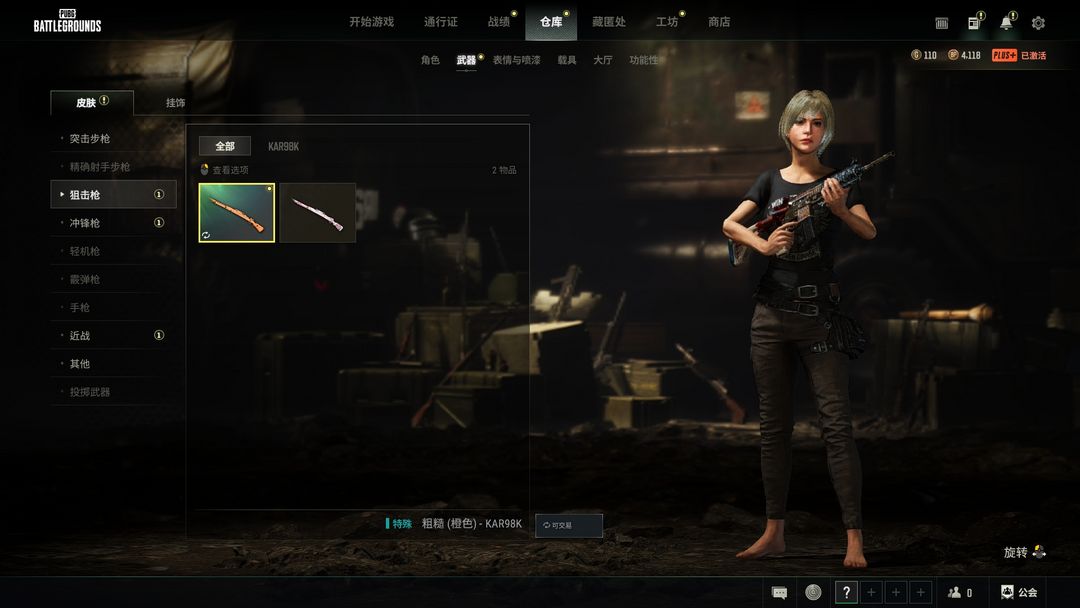
Task: Filter skins by KAR98K
Action: point(283,147)
